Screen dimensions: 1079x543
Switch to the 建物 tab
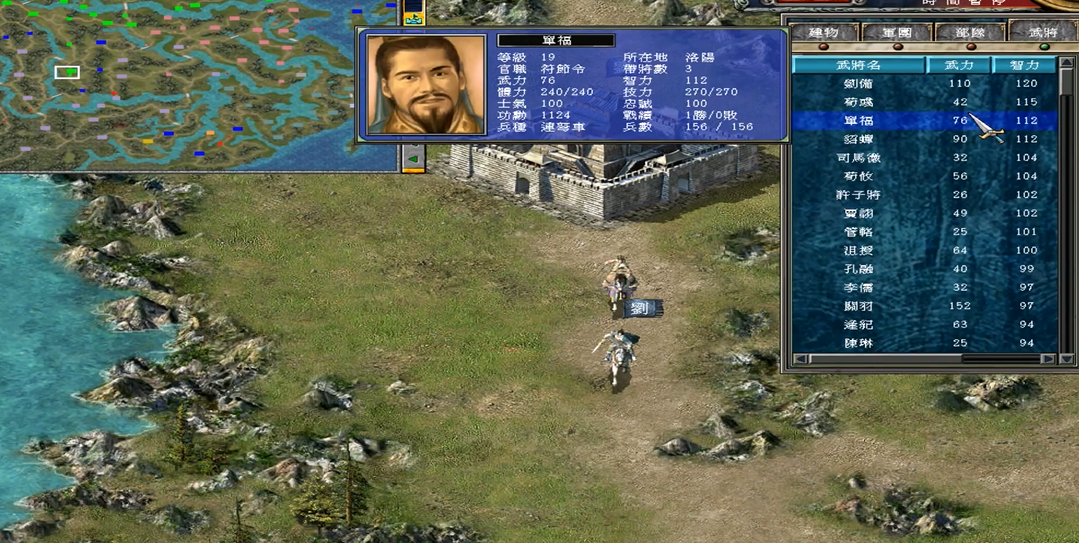826,33
